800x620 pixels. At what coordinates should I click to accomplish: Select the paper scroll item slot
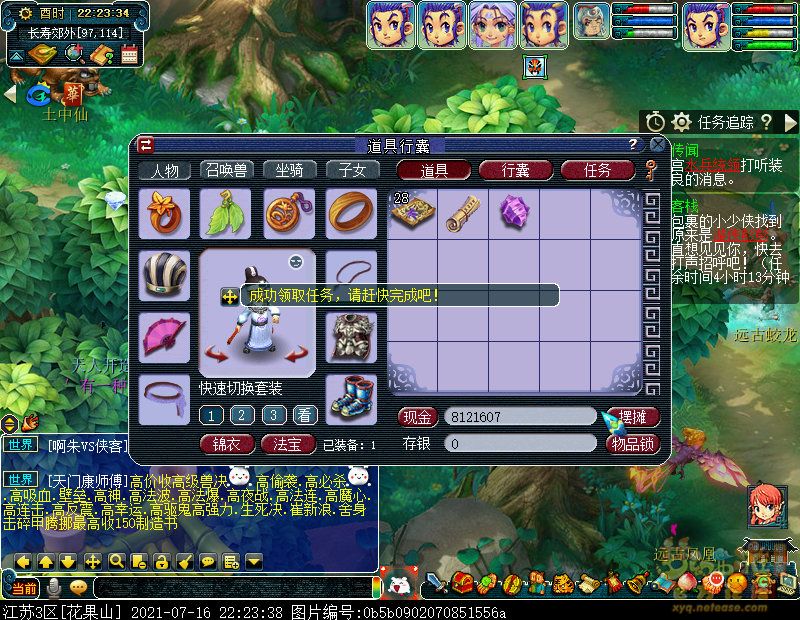click(x=463, y=213)
